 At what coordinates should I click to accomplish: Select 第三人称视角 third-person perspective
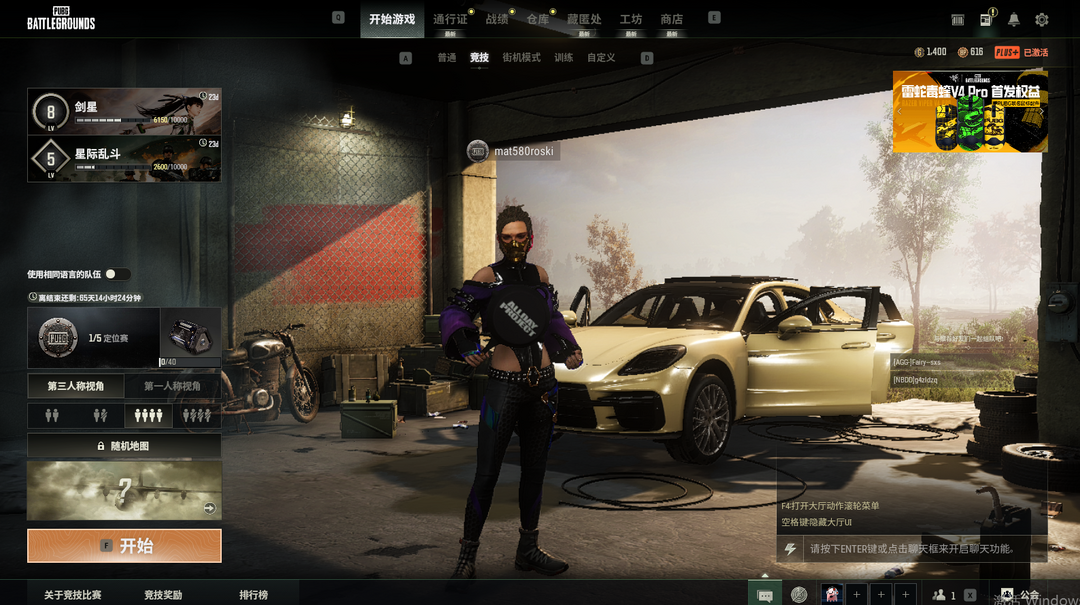(75, 386)
